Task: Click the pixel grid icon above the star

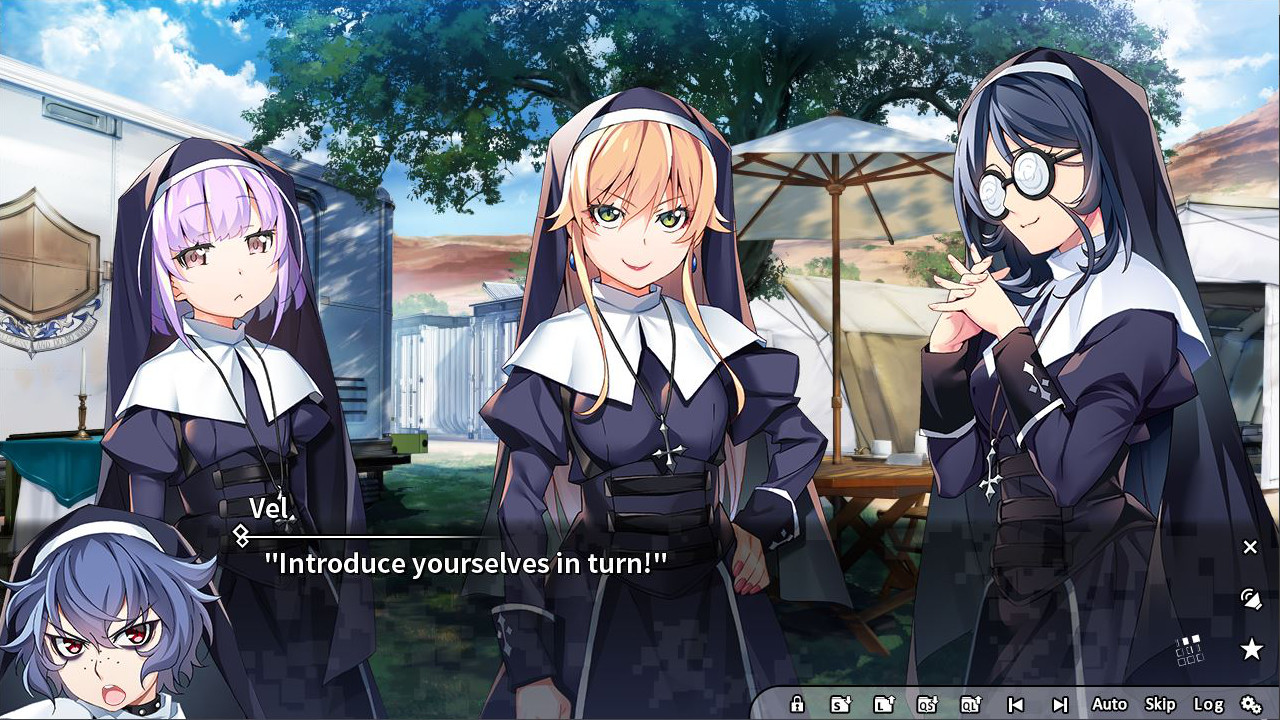Action: point(1188,648)
